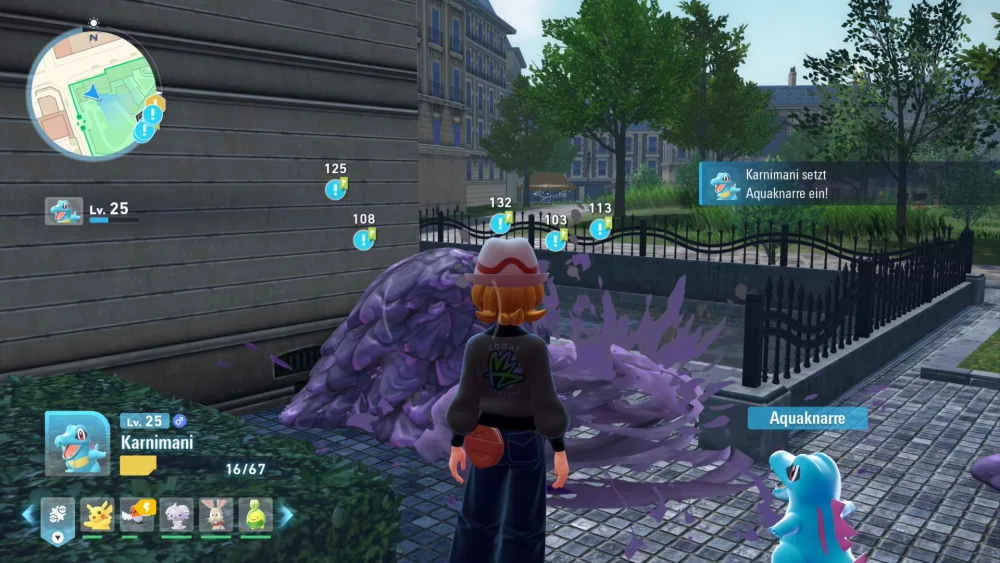Click the party bar's left arrow
This screenshot has height=563, width=1000.
[x=28, y=515]
